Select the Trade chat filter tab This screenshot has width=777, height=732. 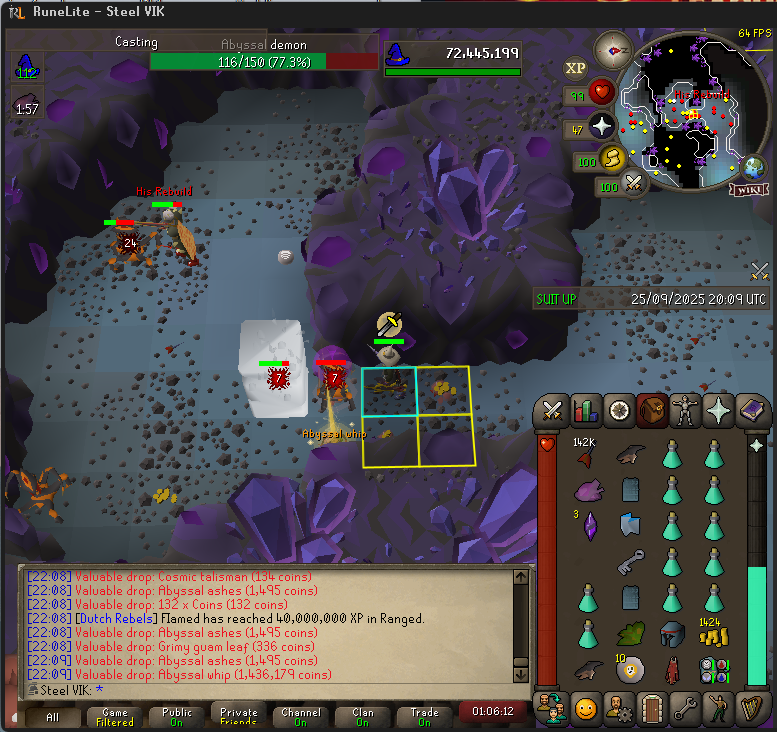click(425, 716)
